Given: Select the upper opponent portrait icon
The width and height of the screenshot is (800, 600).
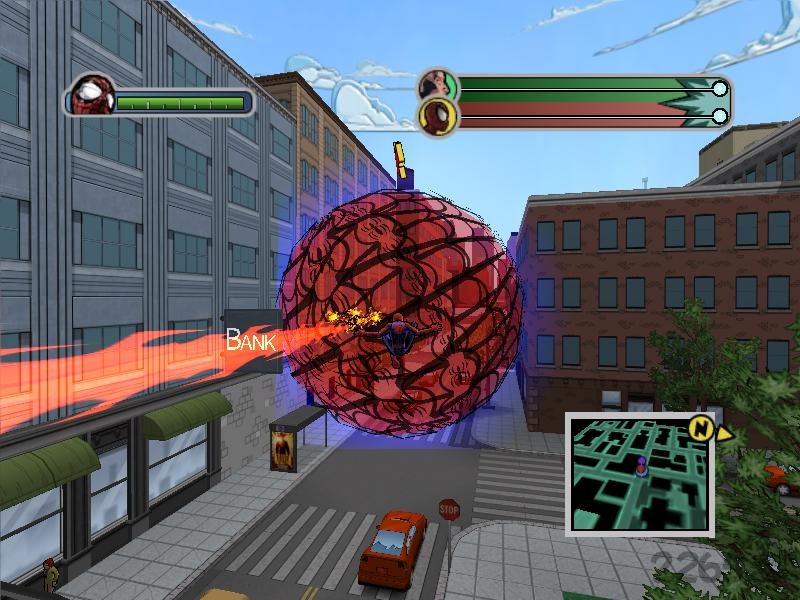Looking at the screenshot, I should [437, 86].
